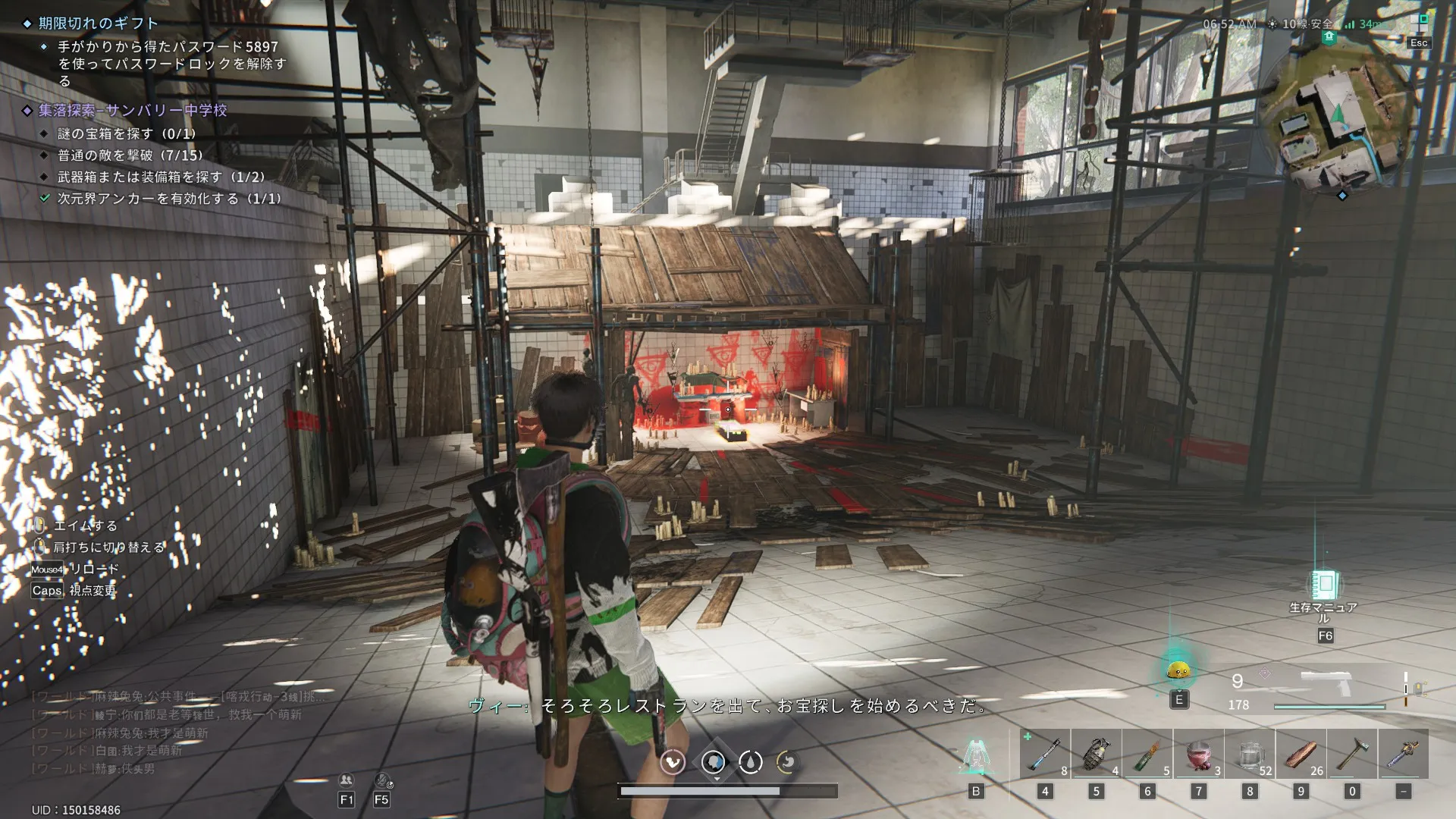Select the hammer tool hotbar slot
1456x819 pixels.
click(1352, 754)
